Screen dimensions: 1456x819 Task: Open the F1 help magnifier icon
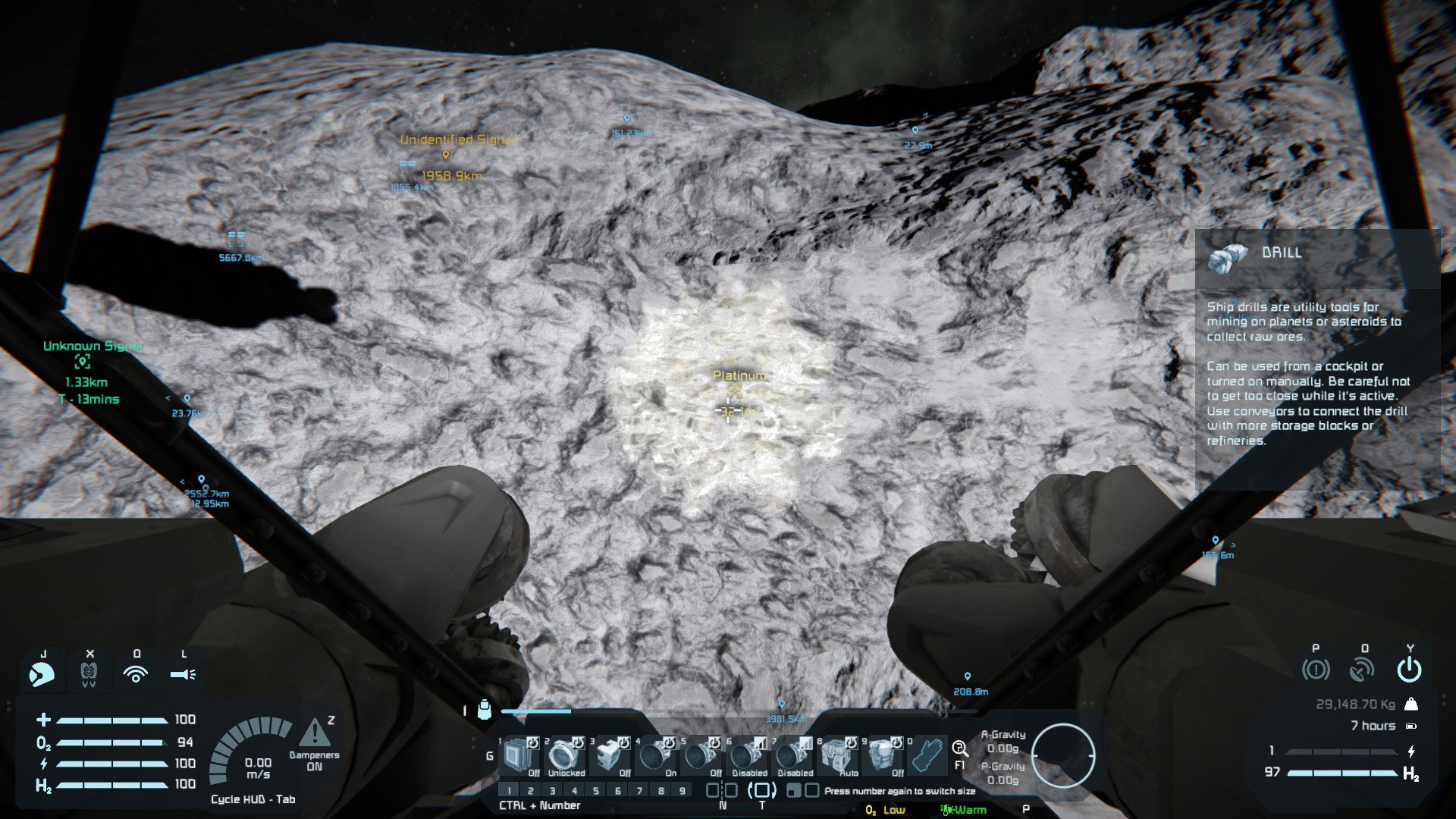(x=959, y=749)
